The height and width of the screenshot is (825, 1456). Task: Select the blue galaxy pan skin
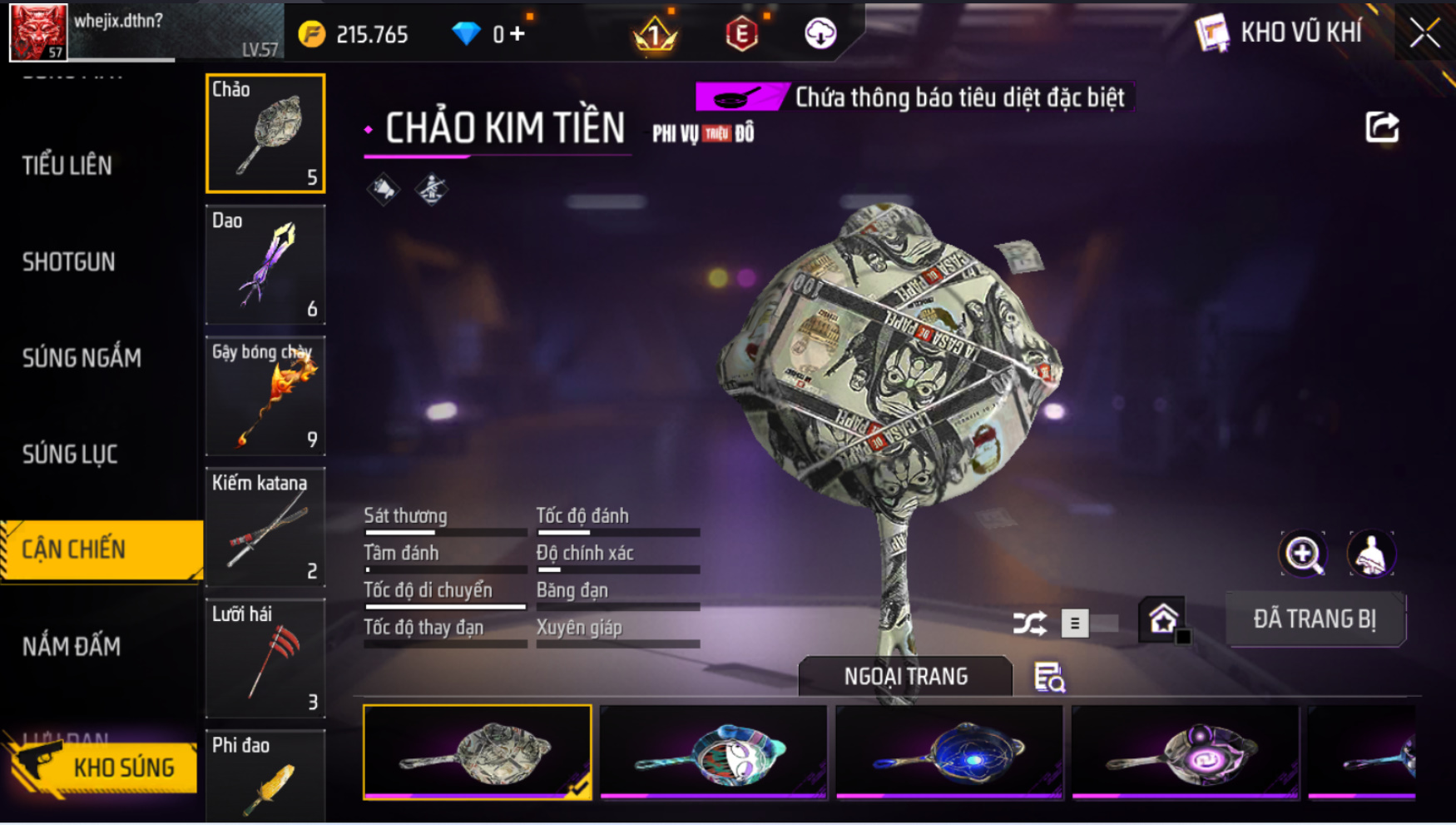point(949,752)
